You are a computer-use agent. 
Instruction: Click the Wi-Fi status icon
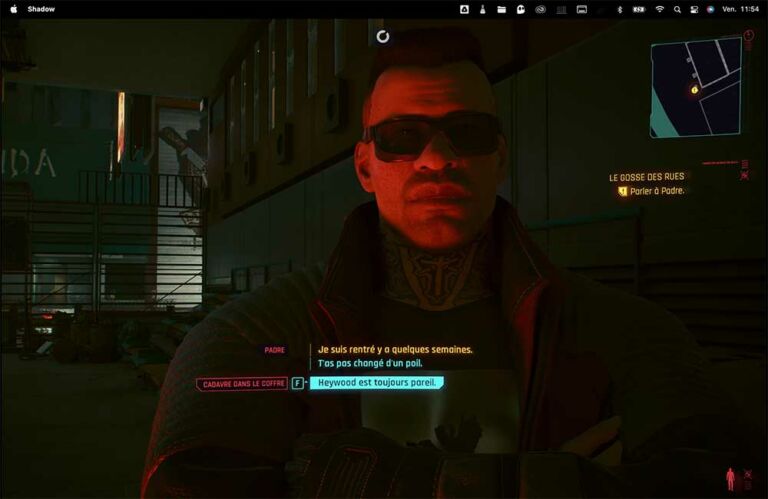(x=659, y=9)
